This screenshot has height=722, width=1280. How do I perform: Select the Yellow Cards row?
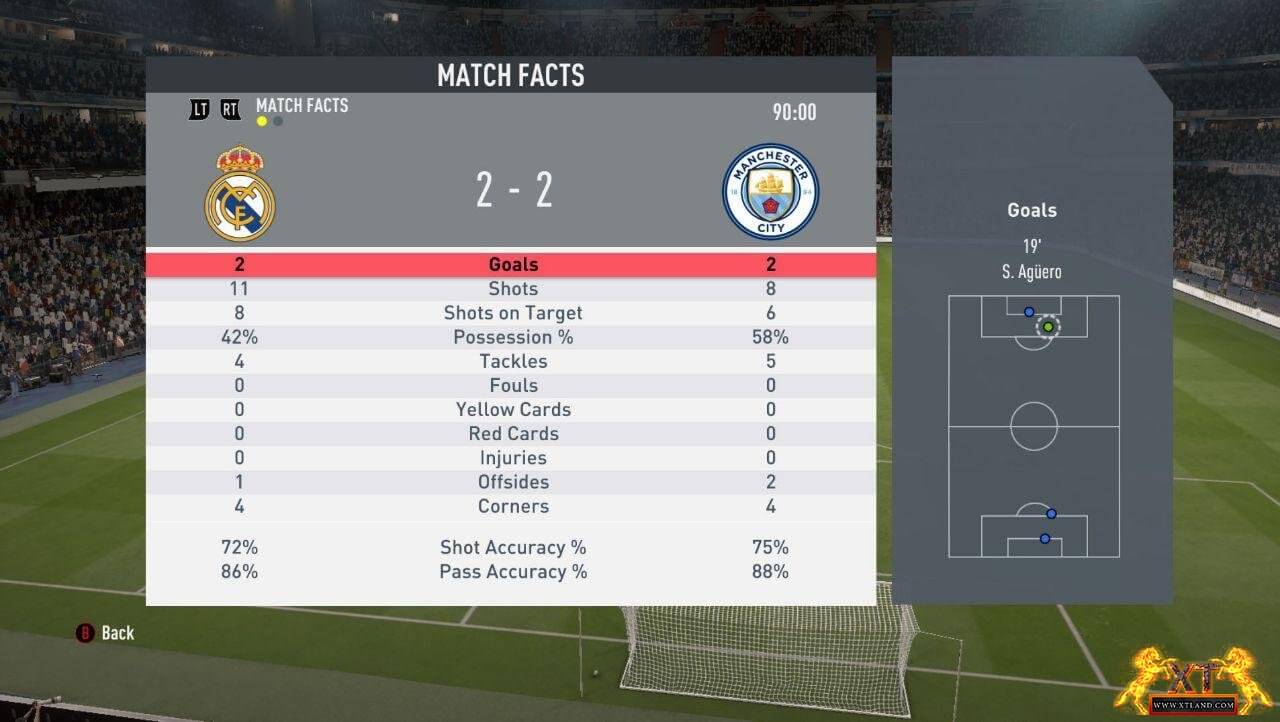coord(512,409)
